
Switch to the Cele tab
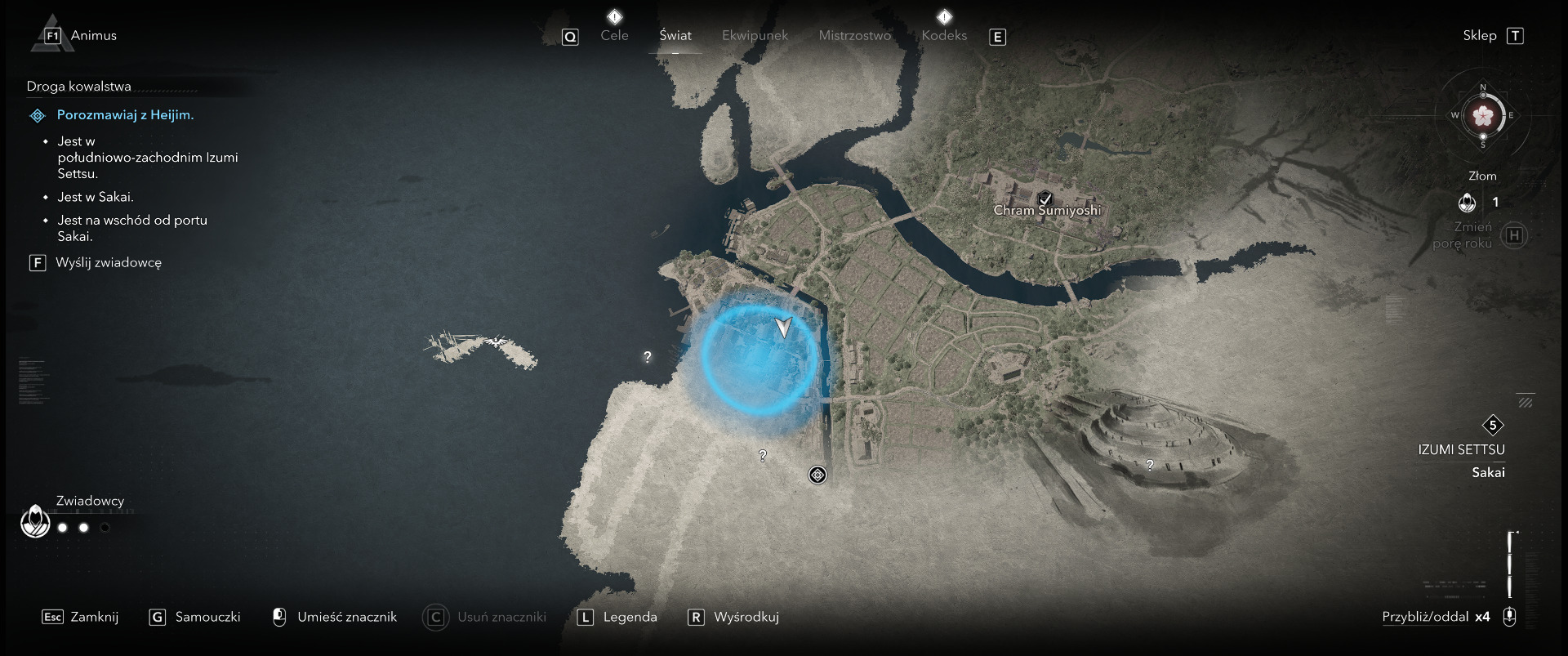tap(614, 35)
